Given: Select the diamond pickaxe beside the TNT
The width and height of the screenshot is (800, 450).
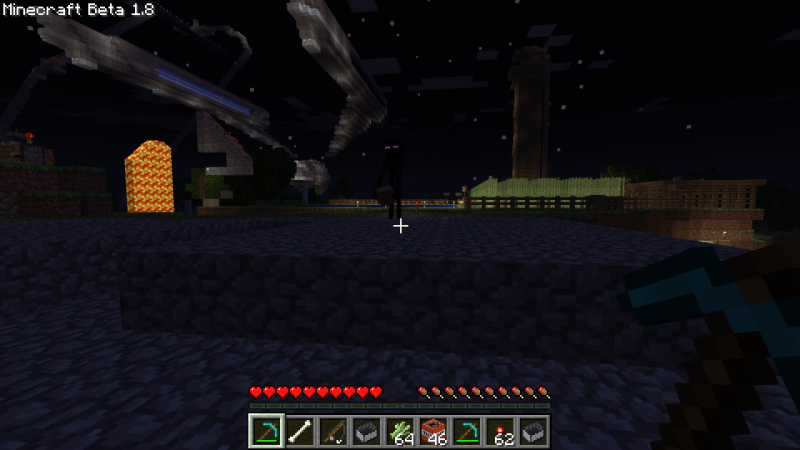Looking at the screenshot, I should [467, 431].
